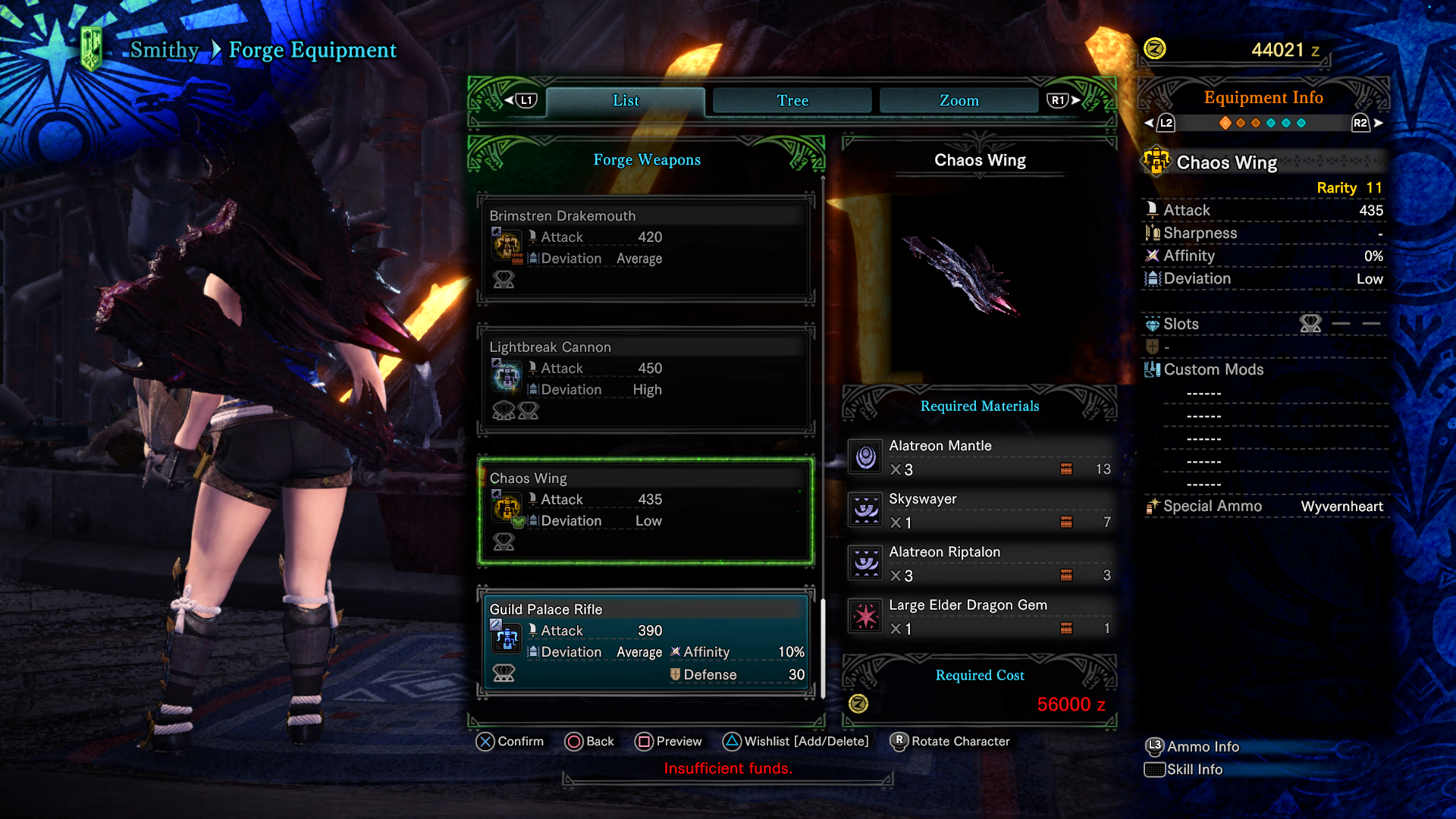Click the Smithy breadcrumb label
1456x819 pixels.
click(x=165, y=50)
